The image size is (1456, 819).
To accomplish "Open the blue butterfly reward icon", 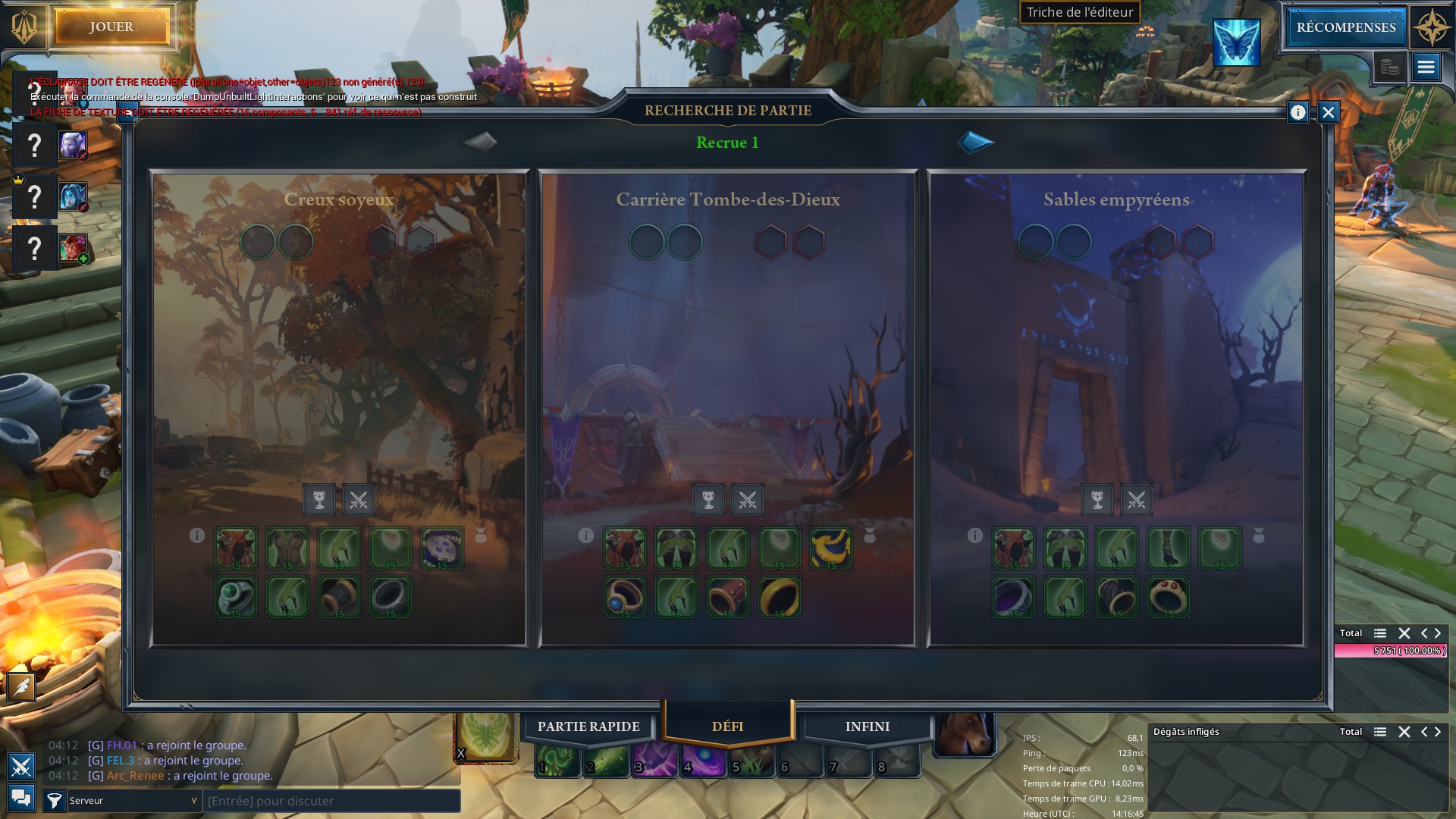I will [x=1236, y=42].
